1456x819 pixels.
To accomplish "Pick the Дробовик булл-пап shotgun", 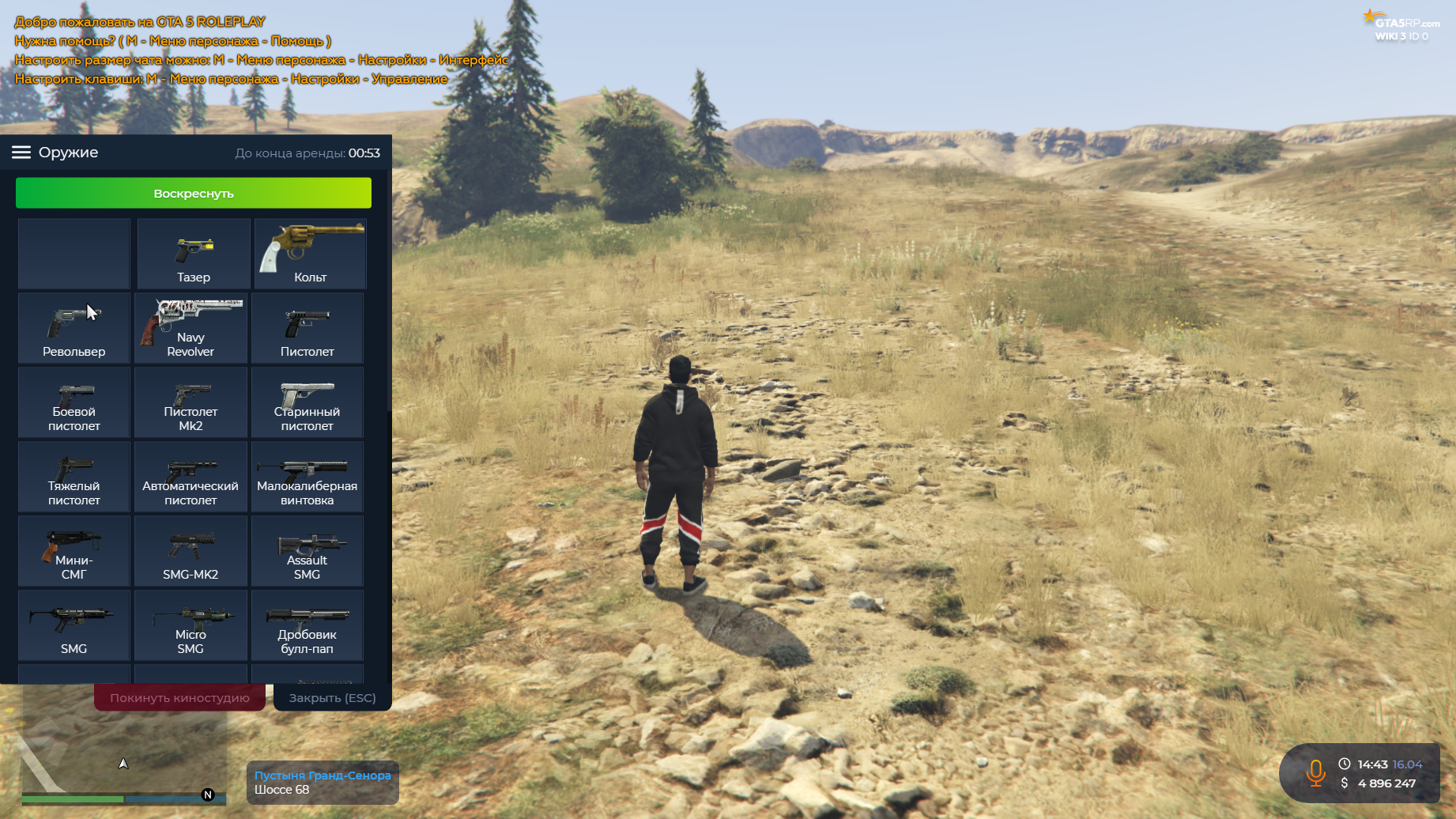I will point(307,626).
